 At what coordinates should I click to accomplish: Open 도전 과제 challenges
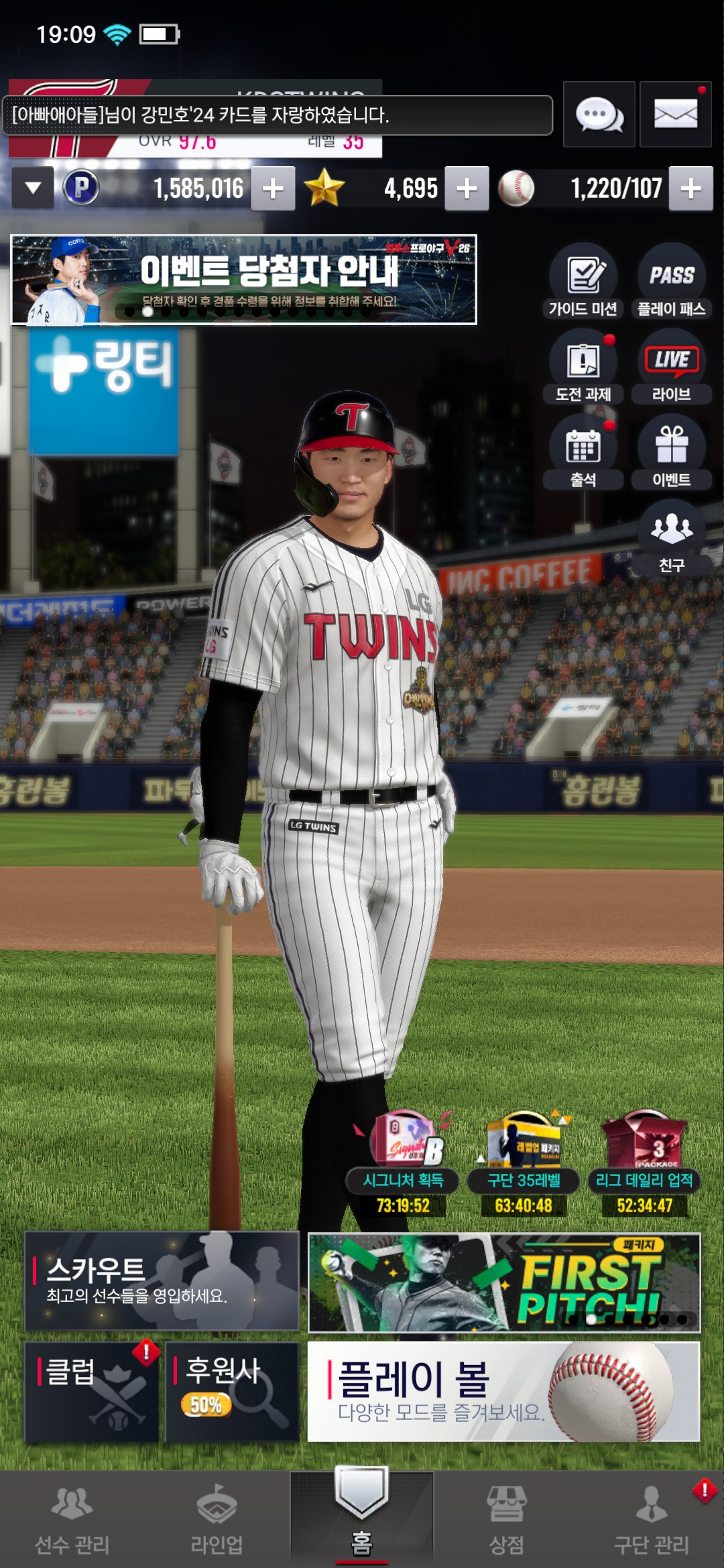(x=583, y=367)
